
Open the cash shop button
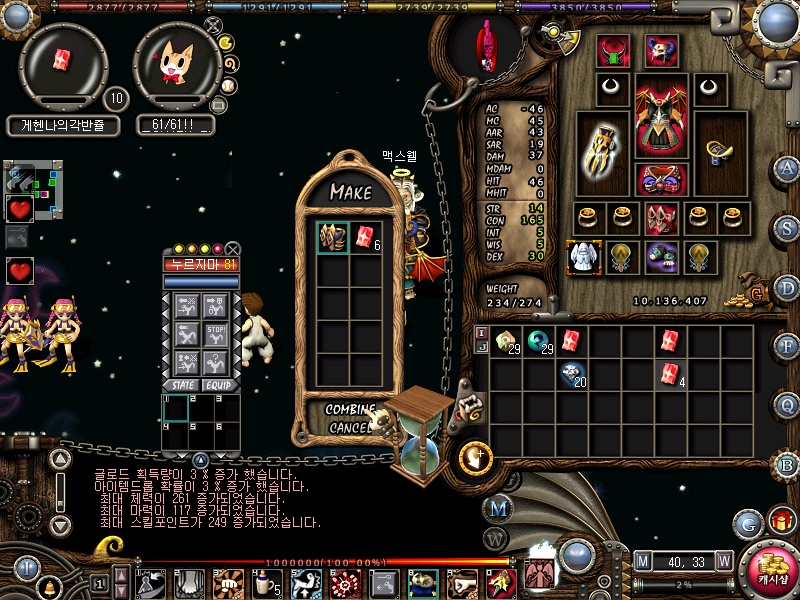769,568
